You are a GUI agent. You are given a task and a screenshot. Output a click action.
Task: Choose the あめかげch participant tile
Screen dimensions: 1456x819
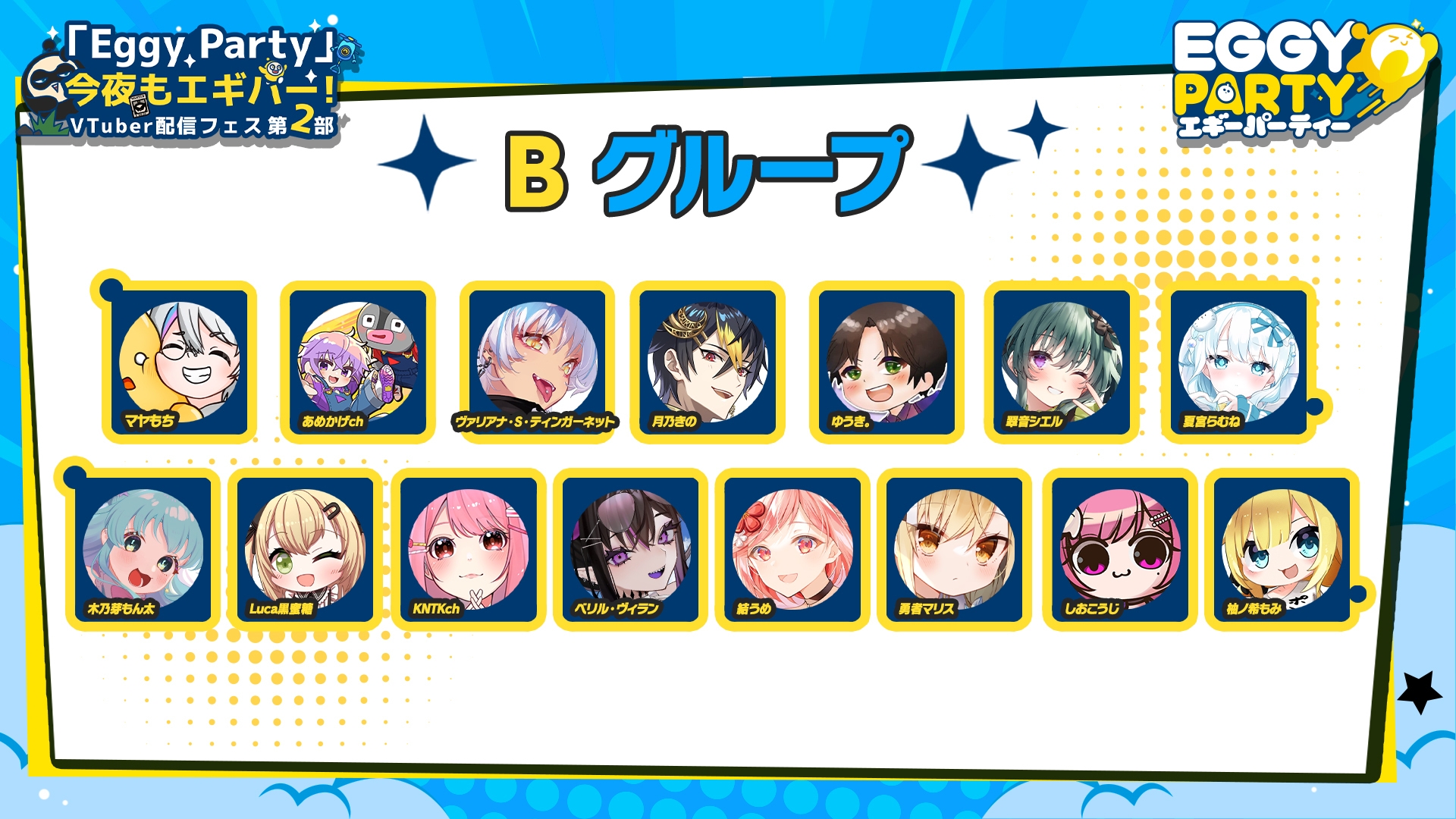click(357, 362)
